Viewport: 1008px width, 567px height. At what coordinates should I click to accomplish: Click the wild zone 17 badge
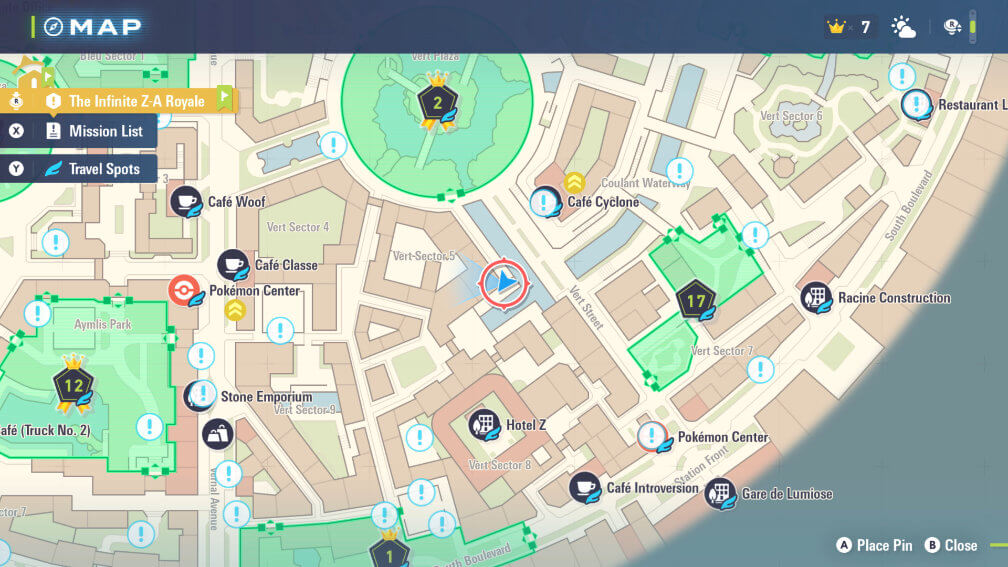tap(695, 300)
